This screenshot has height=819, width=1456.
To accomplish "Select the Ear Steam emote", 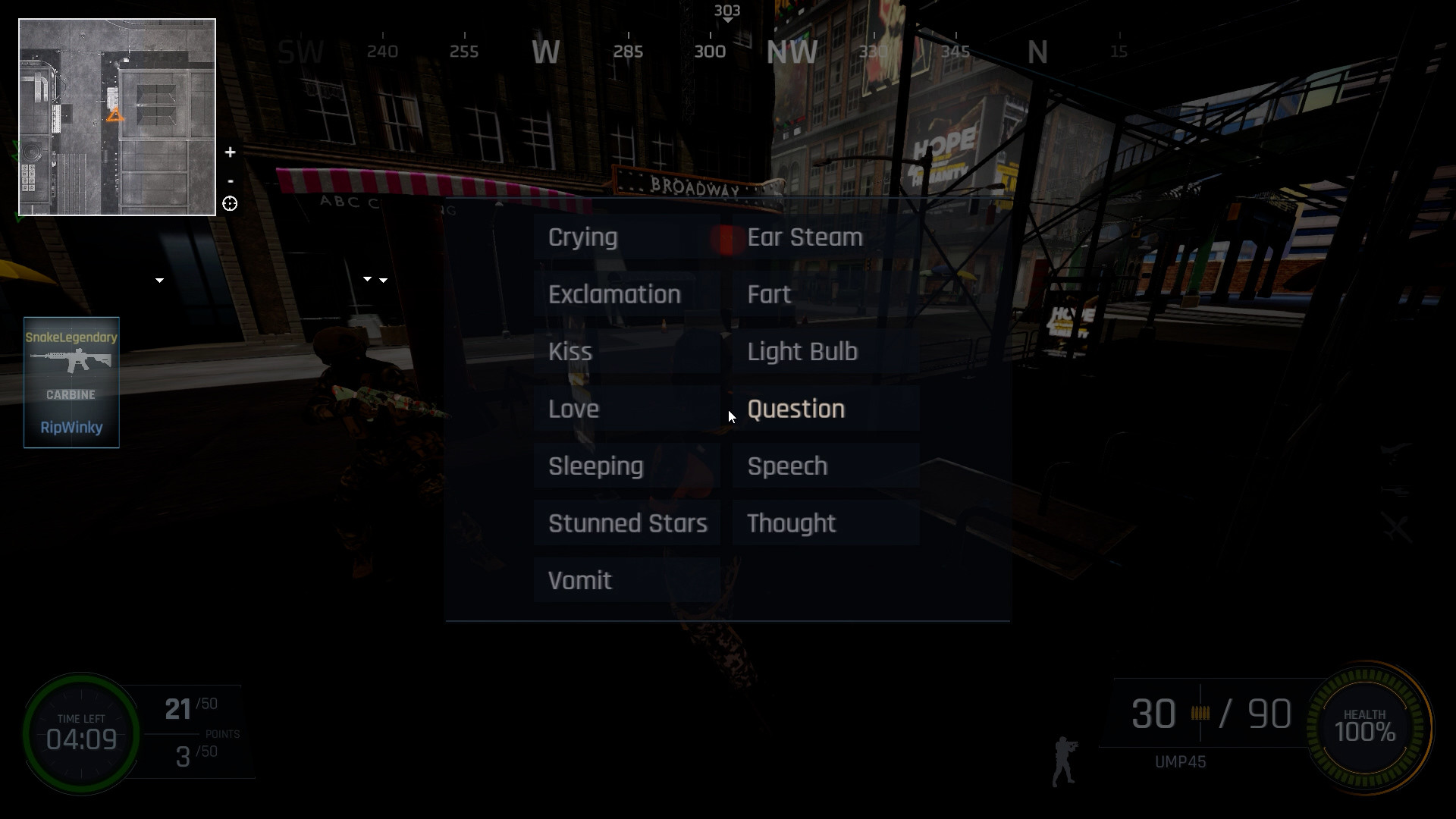I will [x=804, y=237].
